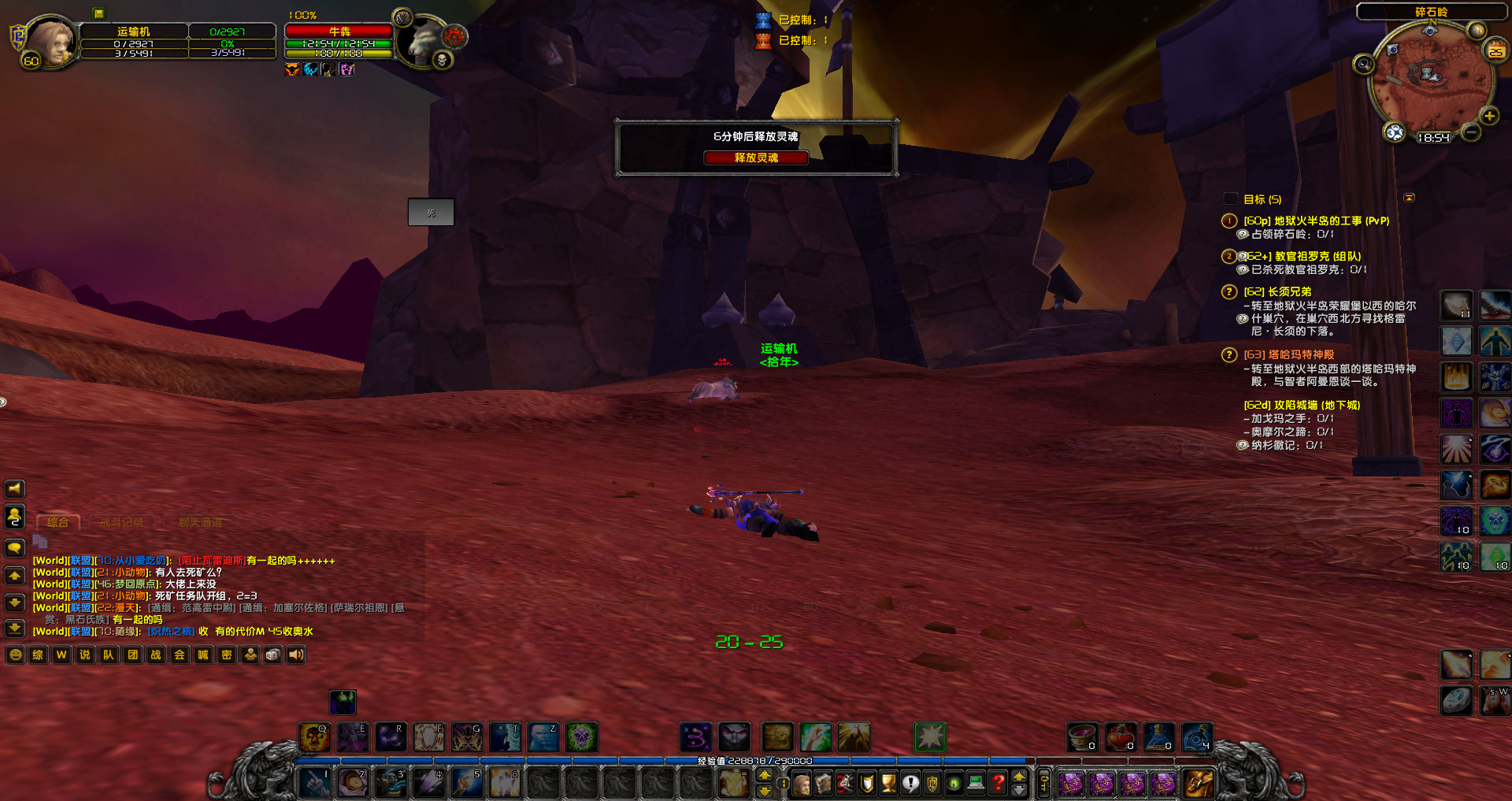This screenshot has height=801, width=1512.
Task: Click the 牛犇 target health bar
Action: 339,32
